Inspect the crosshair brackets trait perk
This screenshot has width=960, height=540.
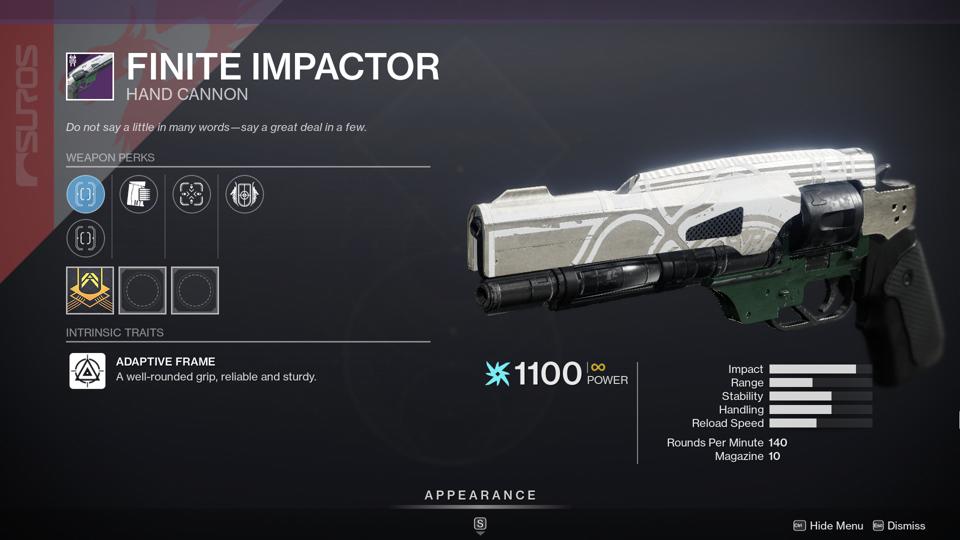tap(192, 194)
